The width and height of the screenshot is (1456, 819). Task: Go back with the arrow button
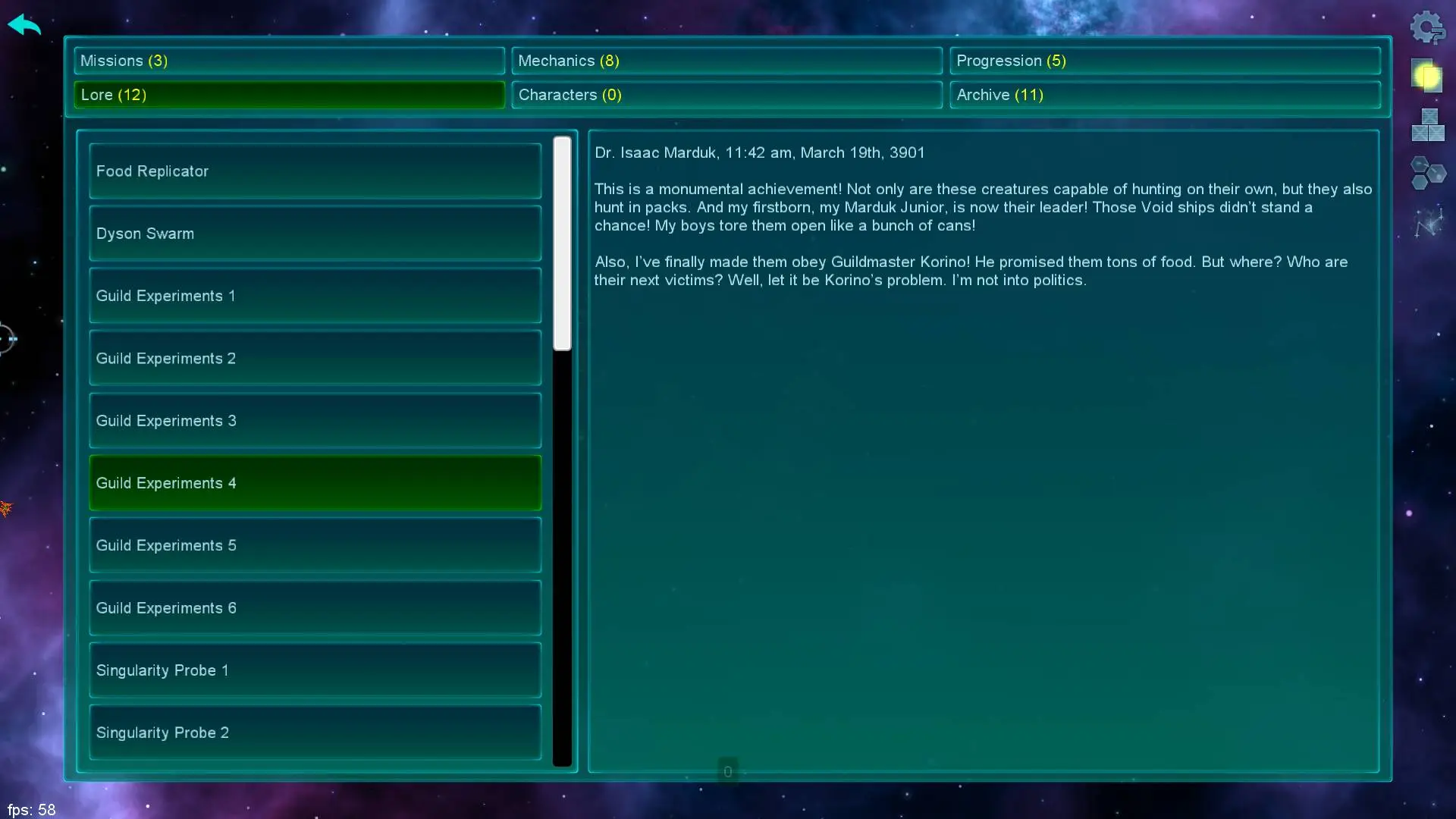click(x=24, y=25)
